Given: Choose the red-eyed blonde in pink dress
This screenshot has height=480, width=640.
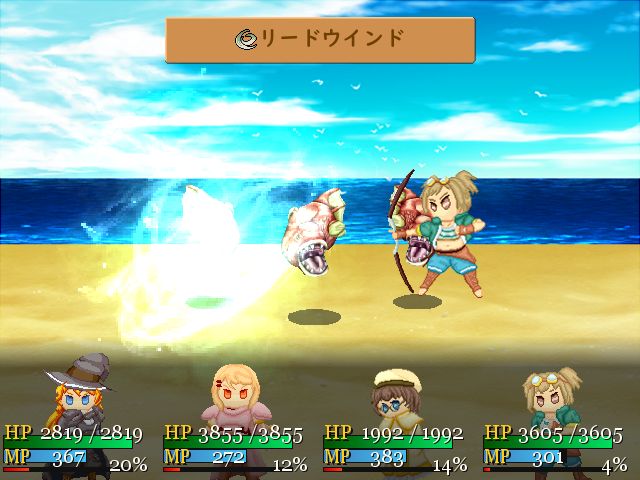Looking at the screenshot, I should pos(236,397).
